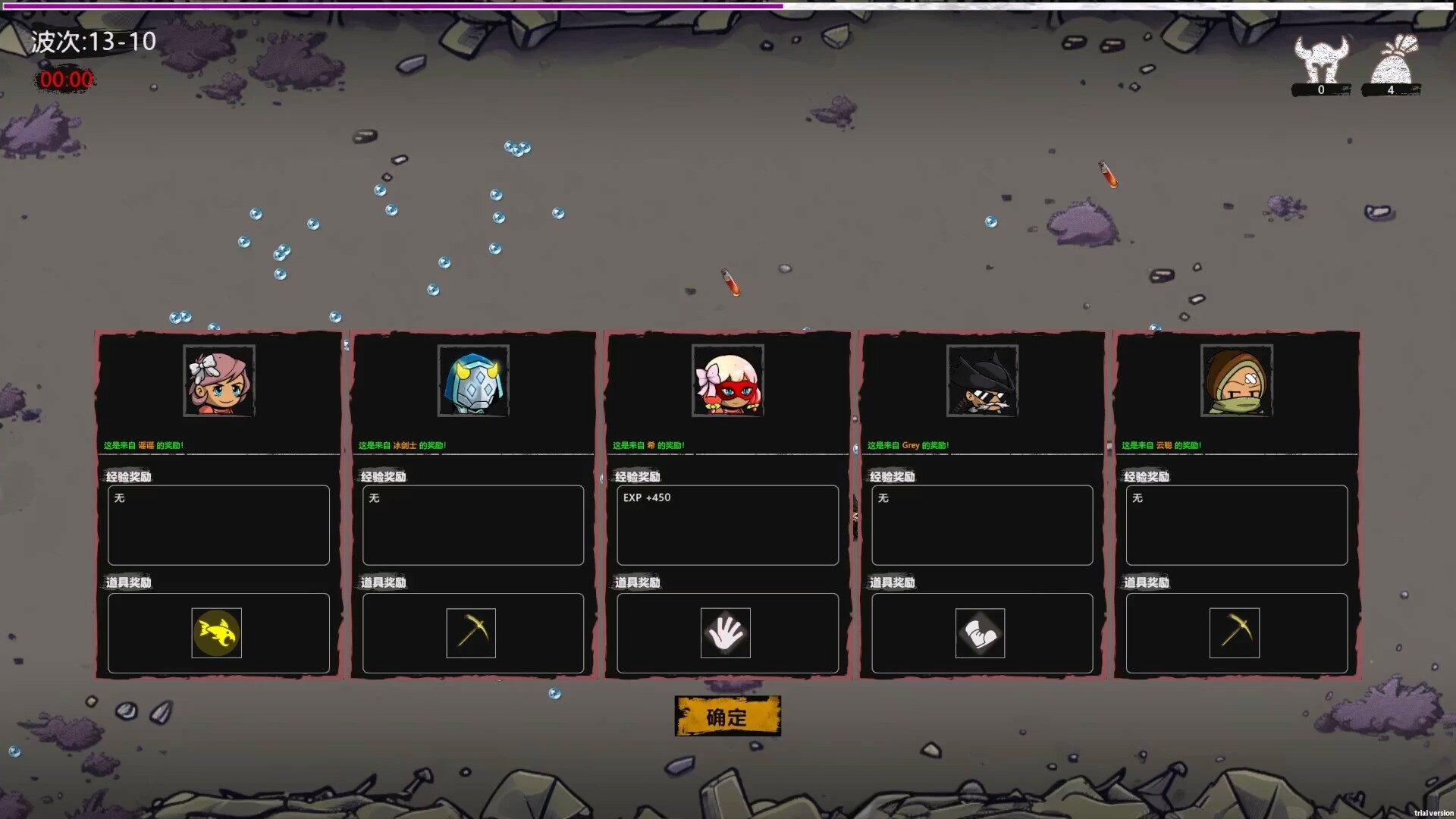Pick the pickaxe reward in 冰剑士's panel
The height and width of the screenshot is (819, 1456).
pyautogui.click(x=471, y=633)
